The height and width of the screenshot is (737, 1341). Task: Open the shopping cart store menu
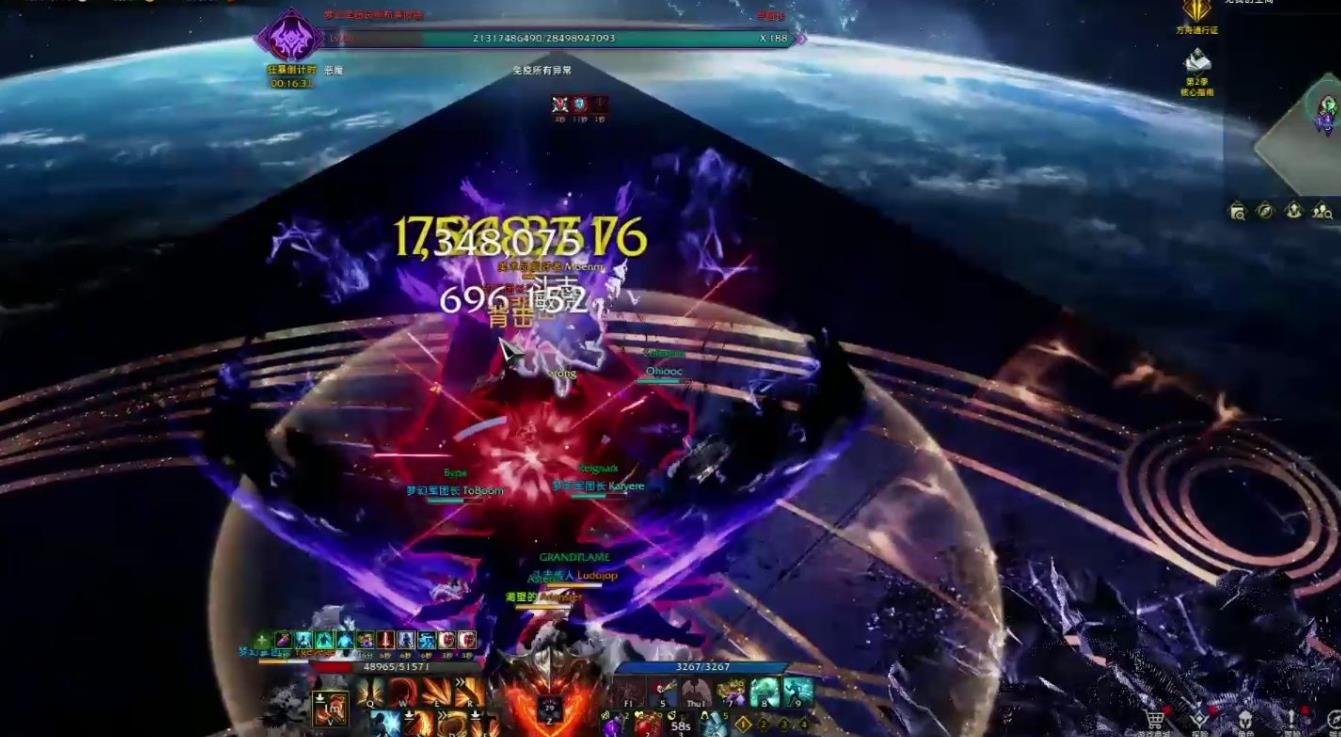[1155, 719]
